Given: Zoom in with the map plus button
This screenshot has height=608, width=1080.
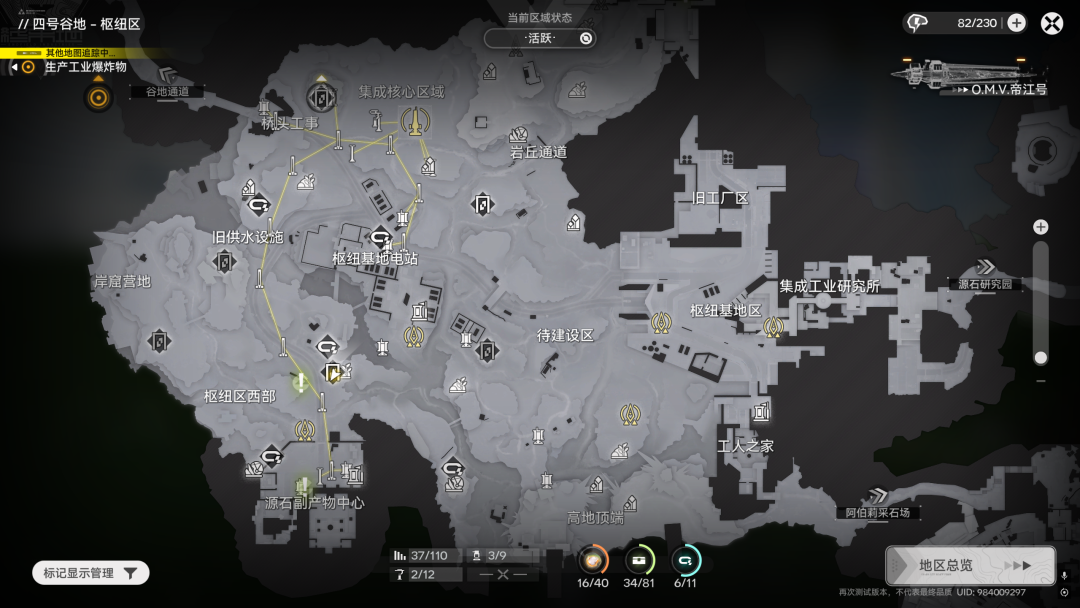Looking at the screenshot, I should pos(1041,227).
